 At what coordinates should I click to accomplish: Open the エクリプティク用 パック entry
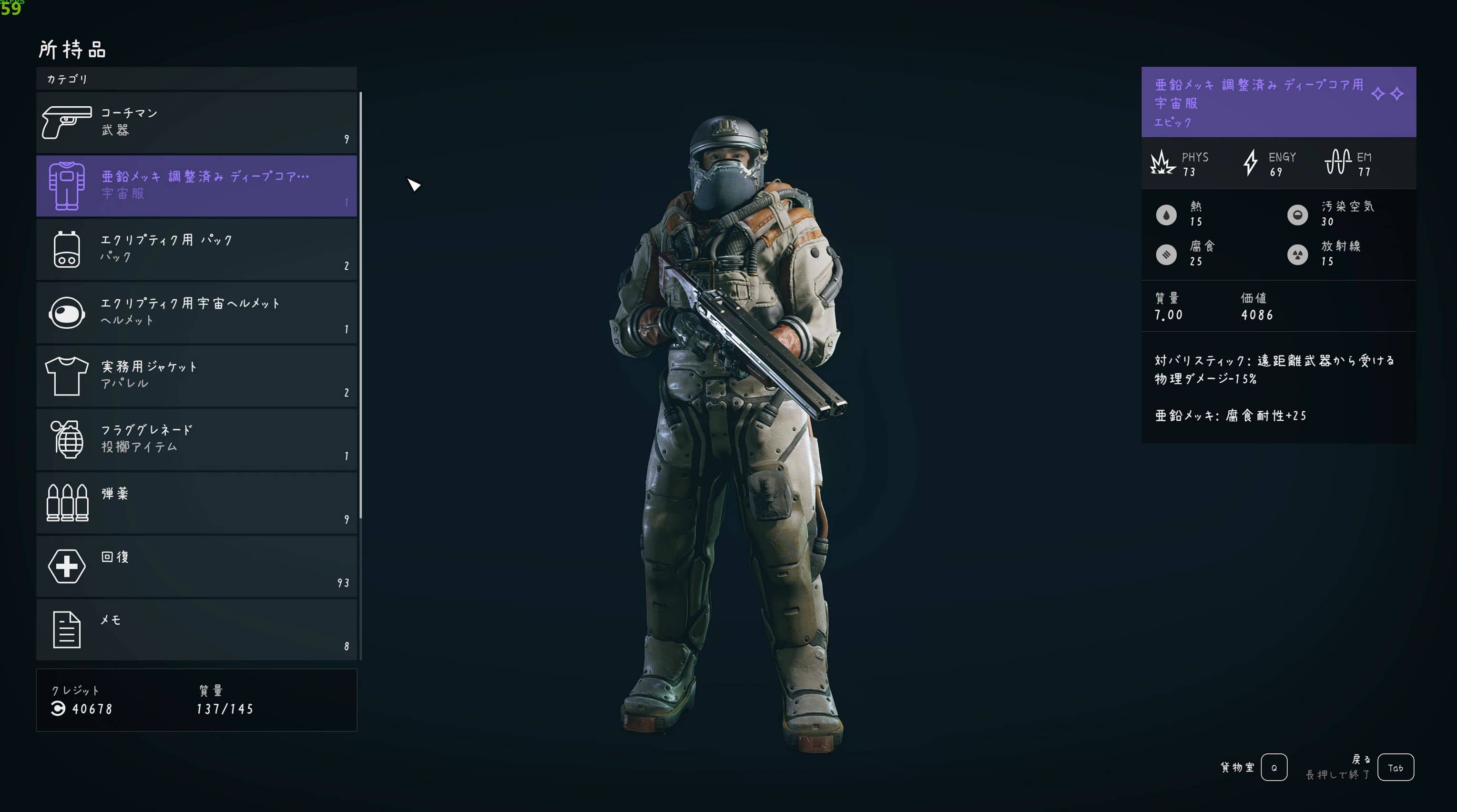coord(196,249)
